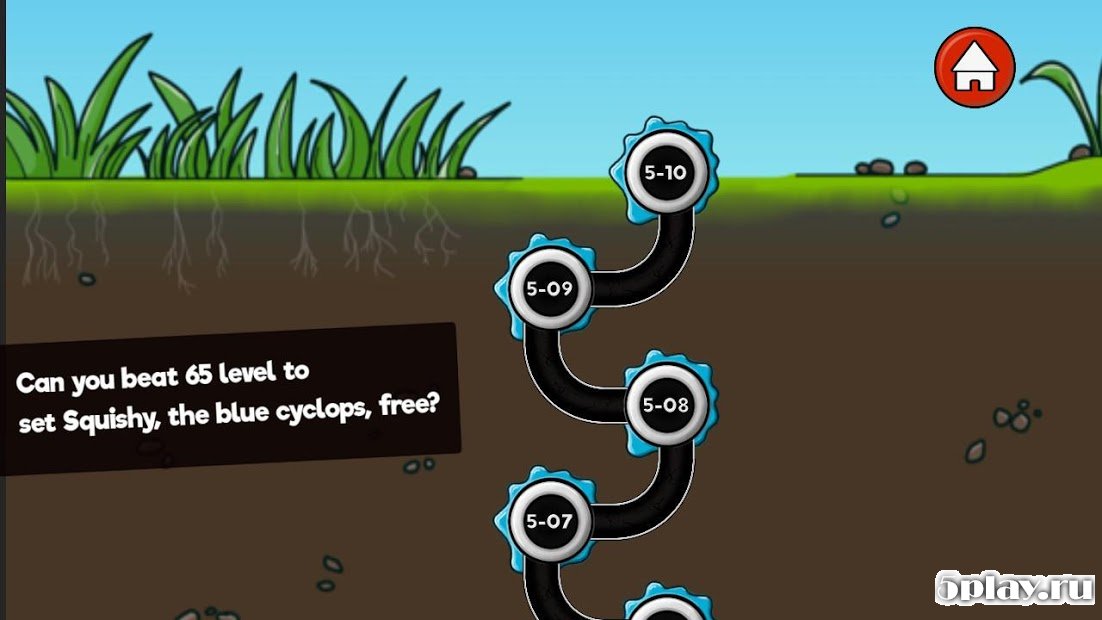
Task: Select level 5-10 node
Action: coord(665,172)
